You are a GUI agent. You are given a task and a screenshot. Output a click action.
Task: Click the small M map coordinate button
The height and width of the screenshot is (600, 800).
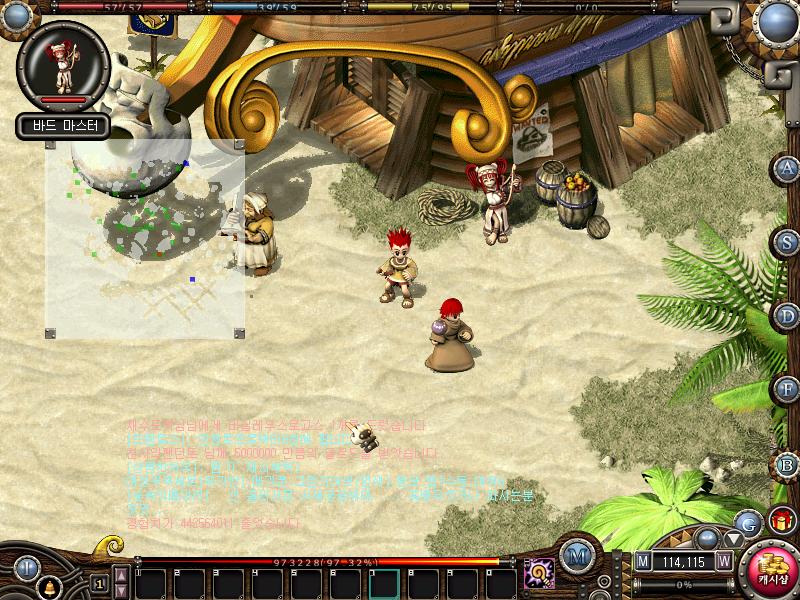[643, 562]
